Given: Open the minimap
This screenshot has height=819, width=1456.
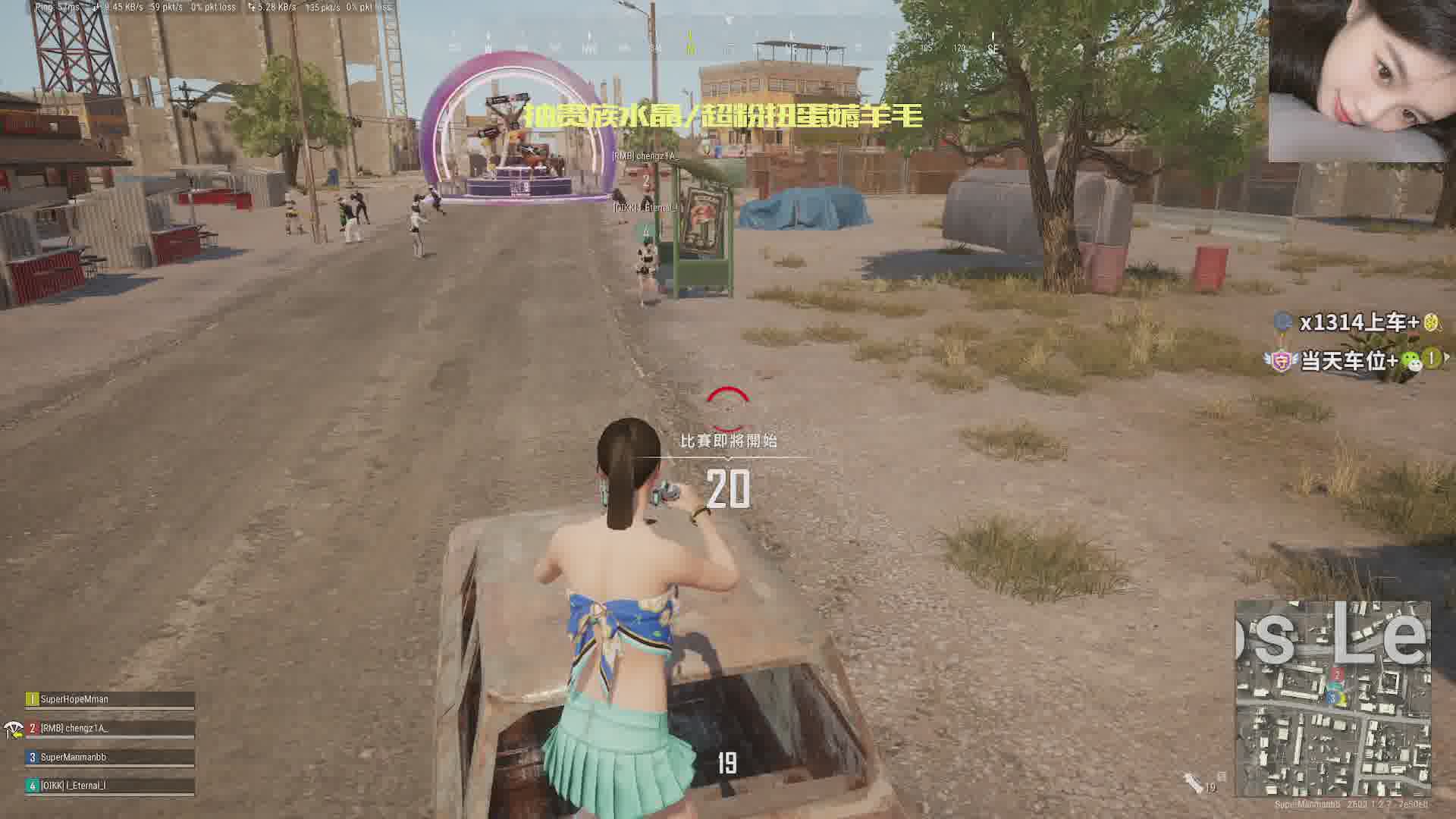Looking at the screenshot, I should click(x=1332, y=698).
